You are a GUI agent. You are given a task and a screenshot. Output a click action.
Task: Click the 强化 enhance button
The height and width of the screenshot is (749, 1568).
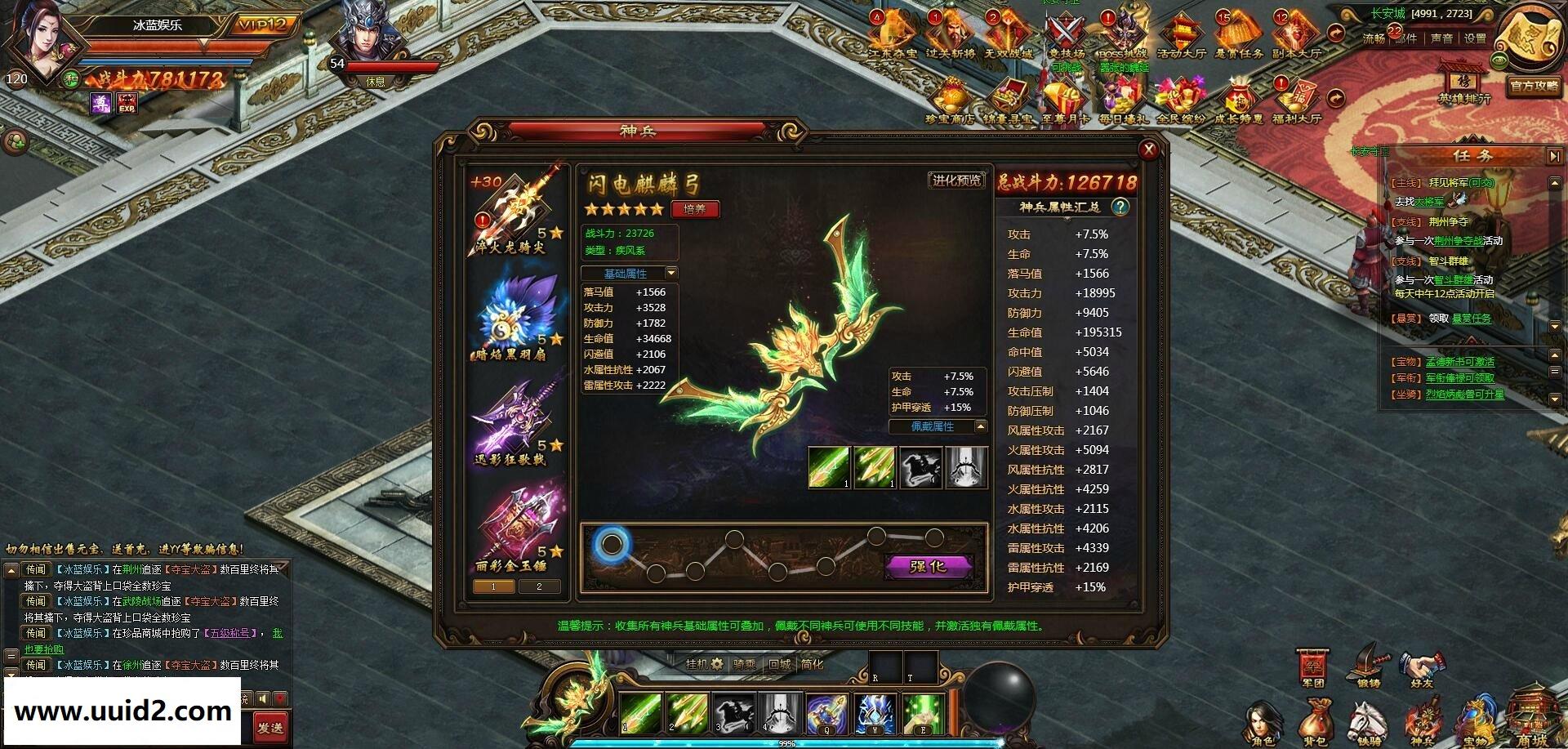(928, 566)
